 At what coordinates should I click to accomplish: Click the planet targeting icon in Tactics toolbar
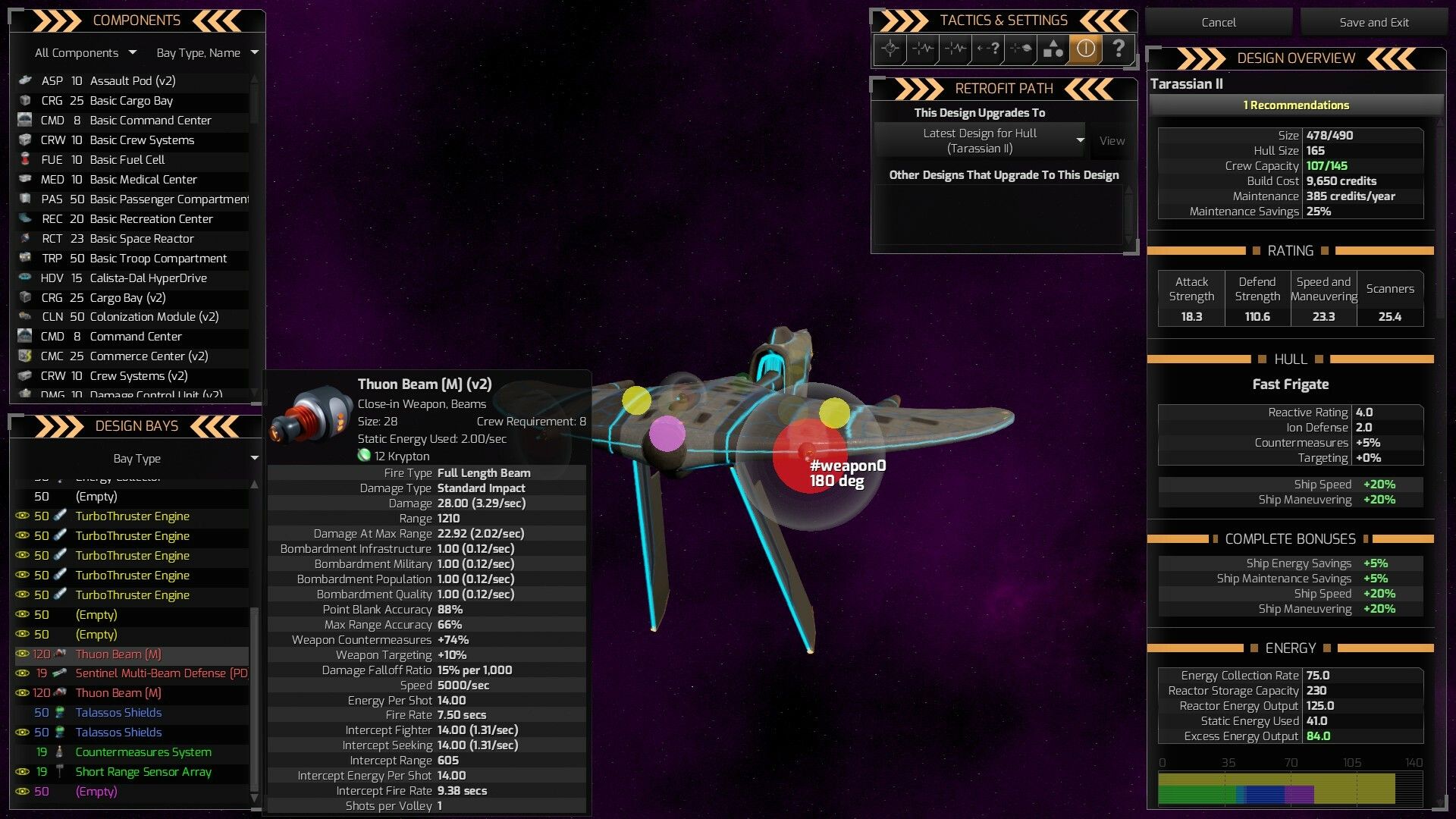(x=1021, y=49)
